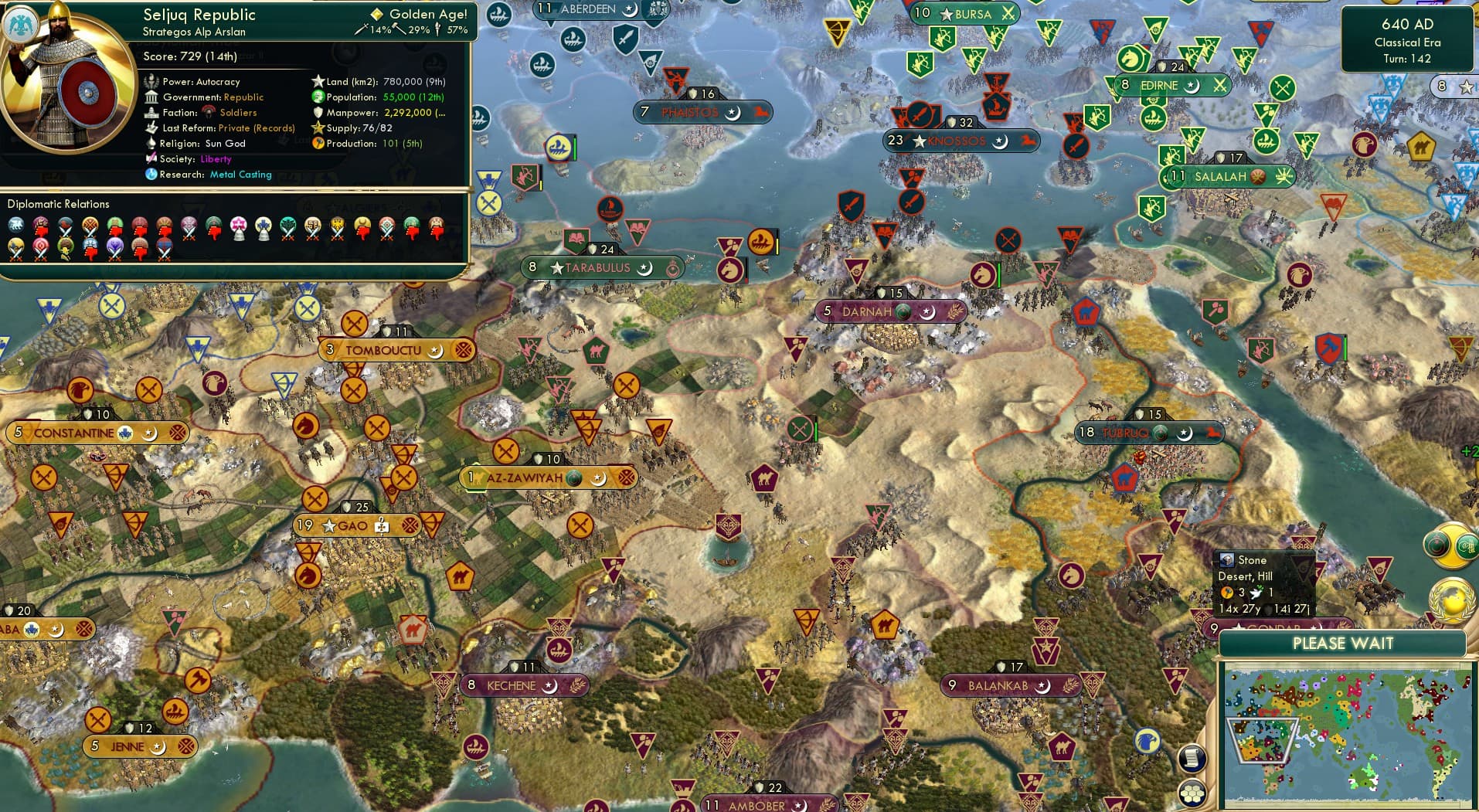Viewport: 1479px width, 812px height.
Task: Click the Production hammer icon in the stats panel
Action: click(317, 143)
